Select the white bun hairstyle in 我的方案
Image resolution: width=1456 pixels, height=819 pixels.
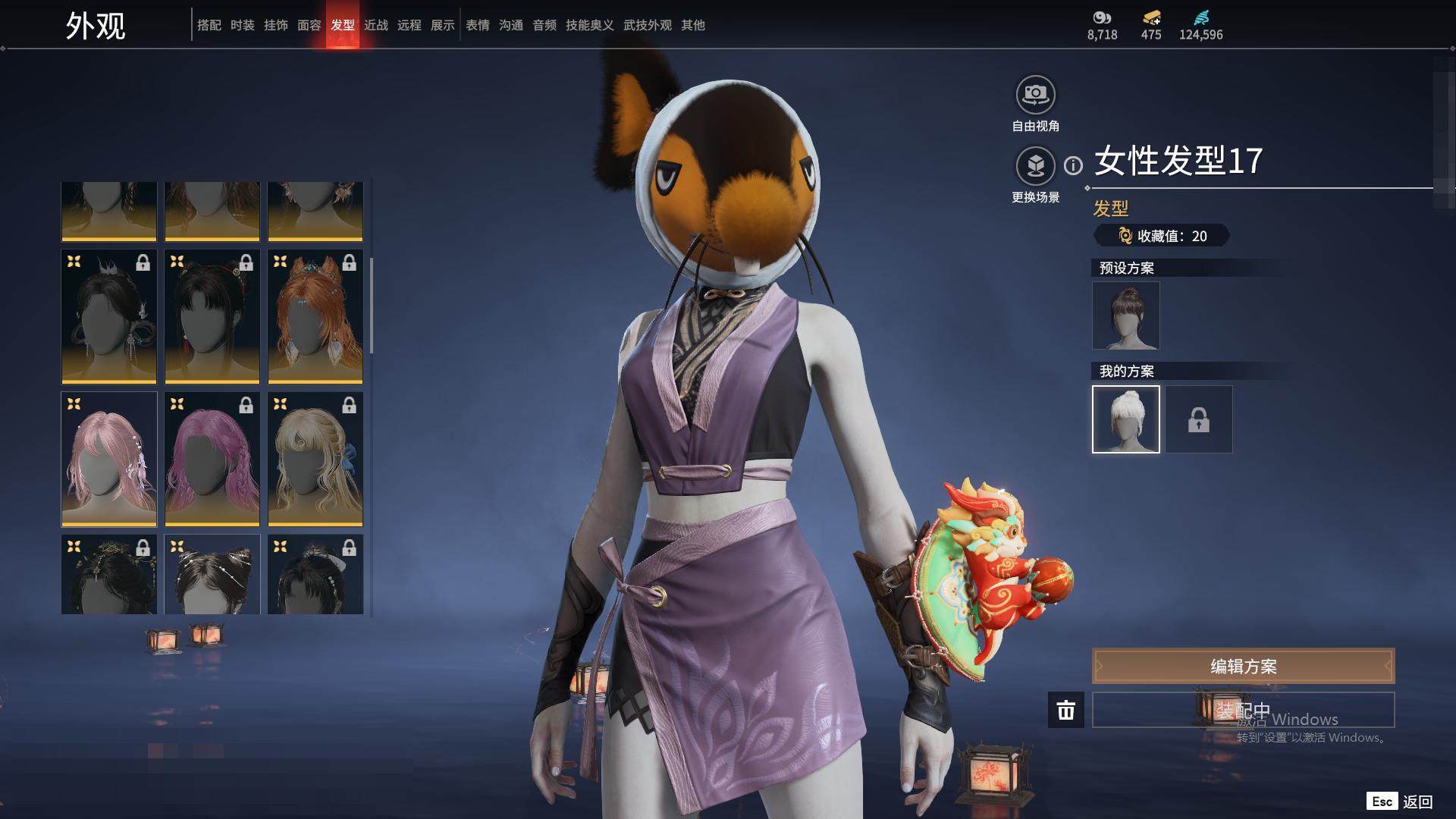(1125, 419)
